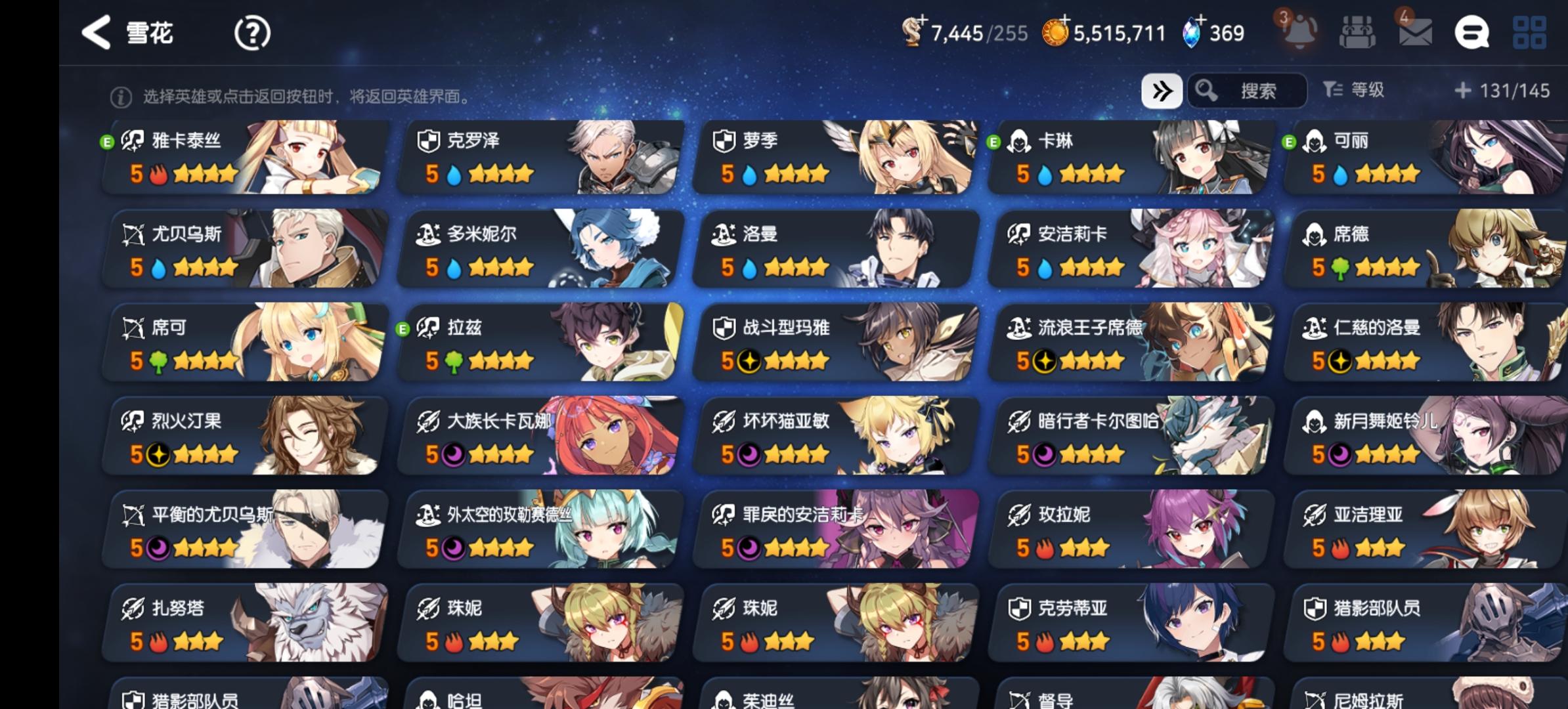Open the mailbox icon with 4 unread
Screen dimensions: 1568x709
1417,32
